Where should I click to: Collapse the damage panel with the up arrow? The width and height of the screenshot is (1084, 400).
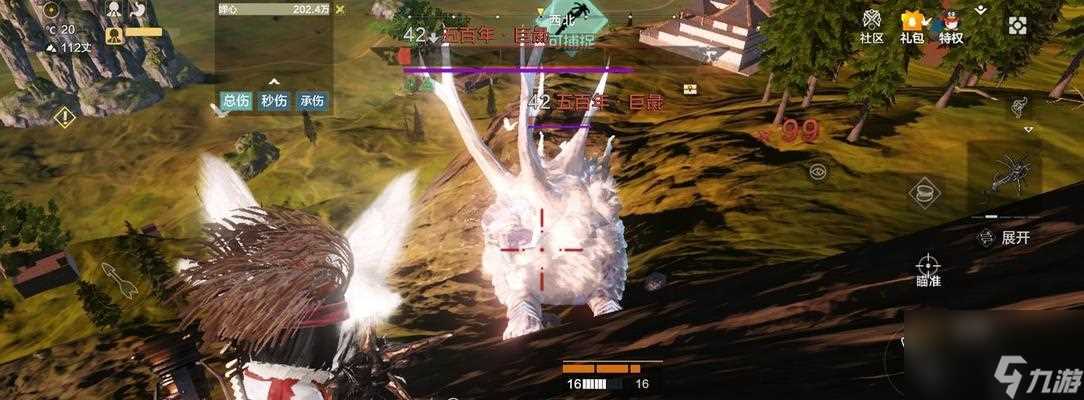tap(274, 82)
